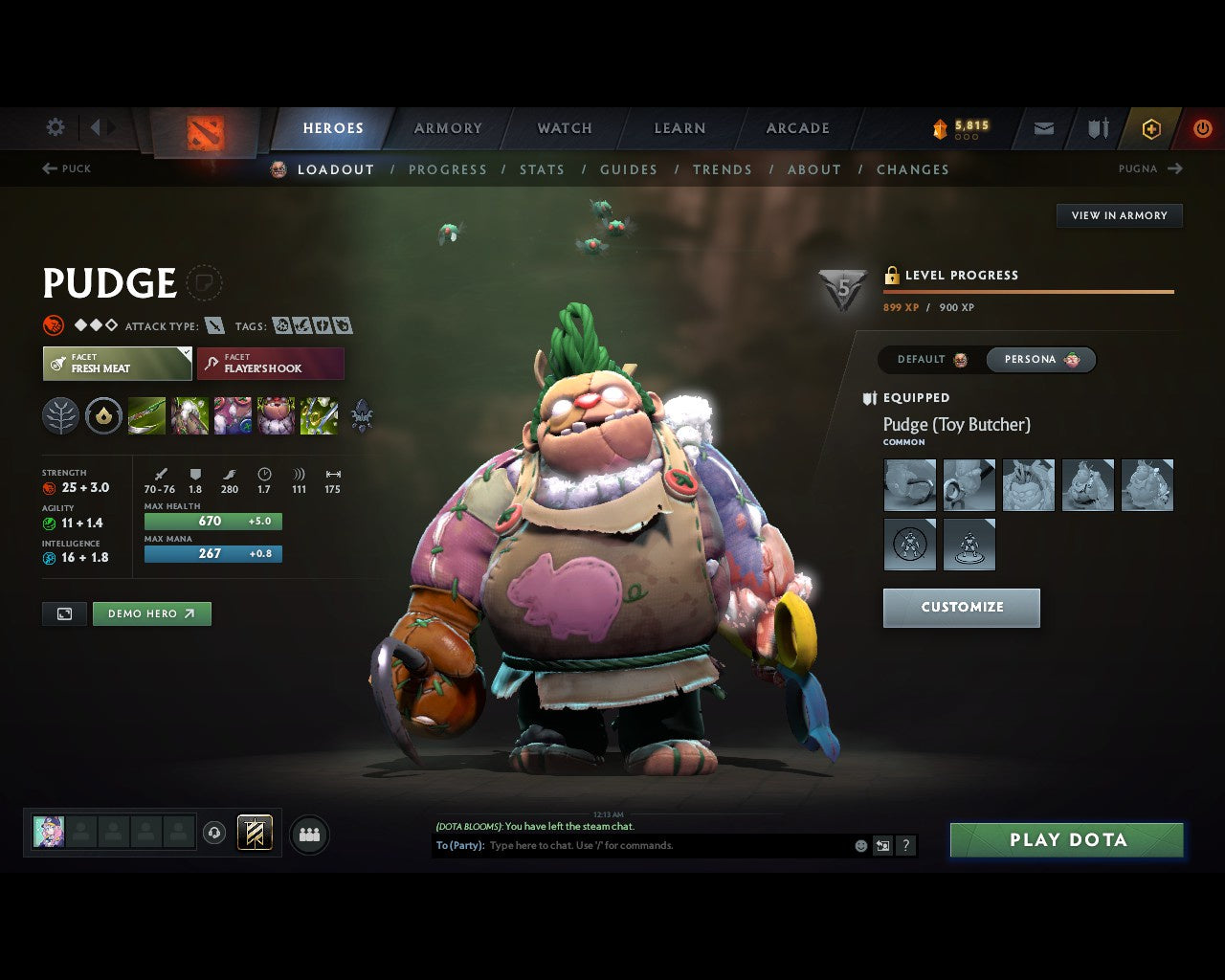
Task: Choose the Fresh Meat facet
Action: coord(117,364)
